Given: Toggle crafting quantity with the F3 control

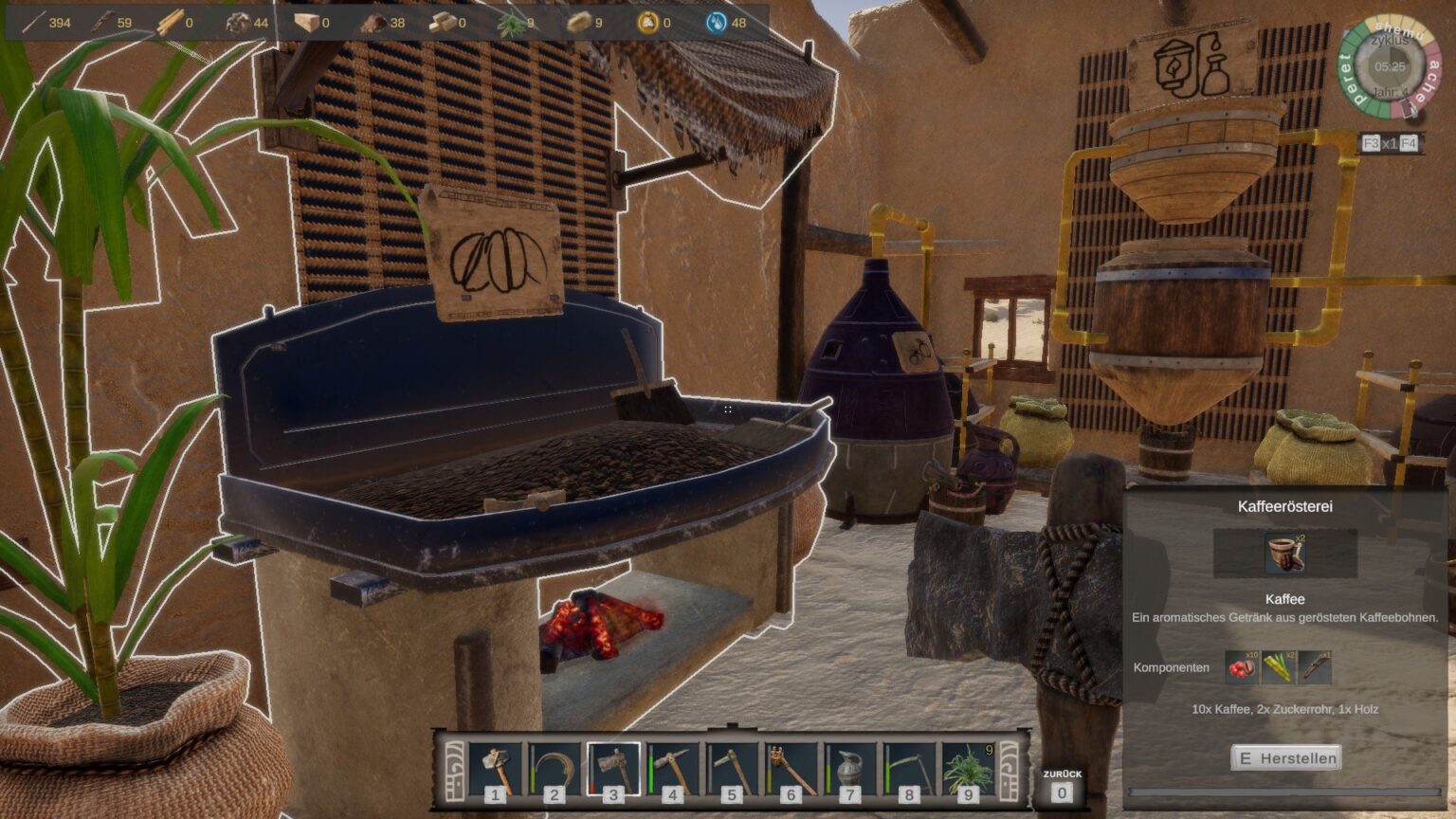Looking at the screenshot, I should coord(1372,143).
